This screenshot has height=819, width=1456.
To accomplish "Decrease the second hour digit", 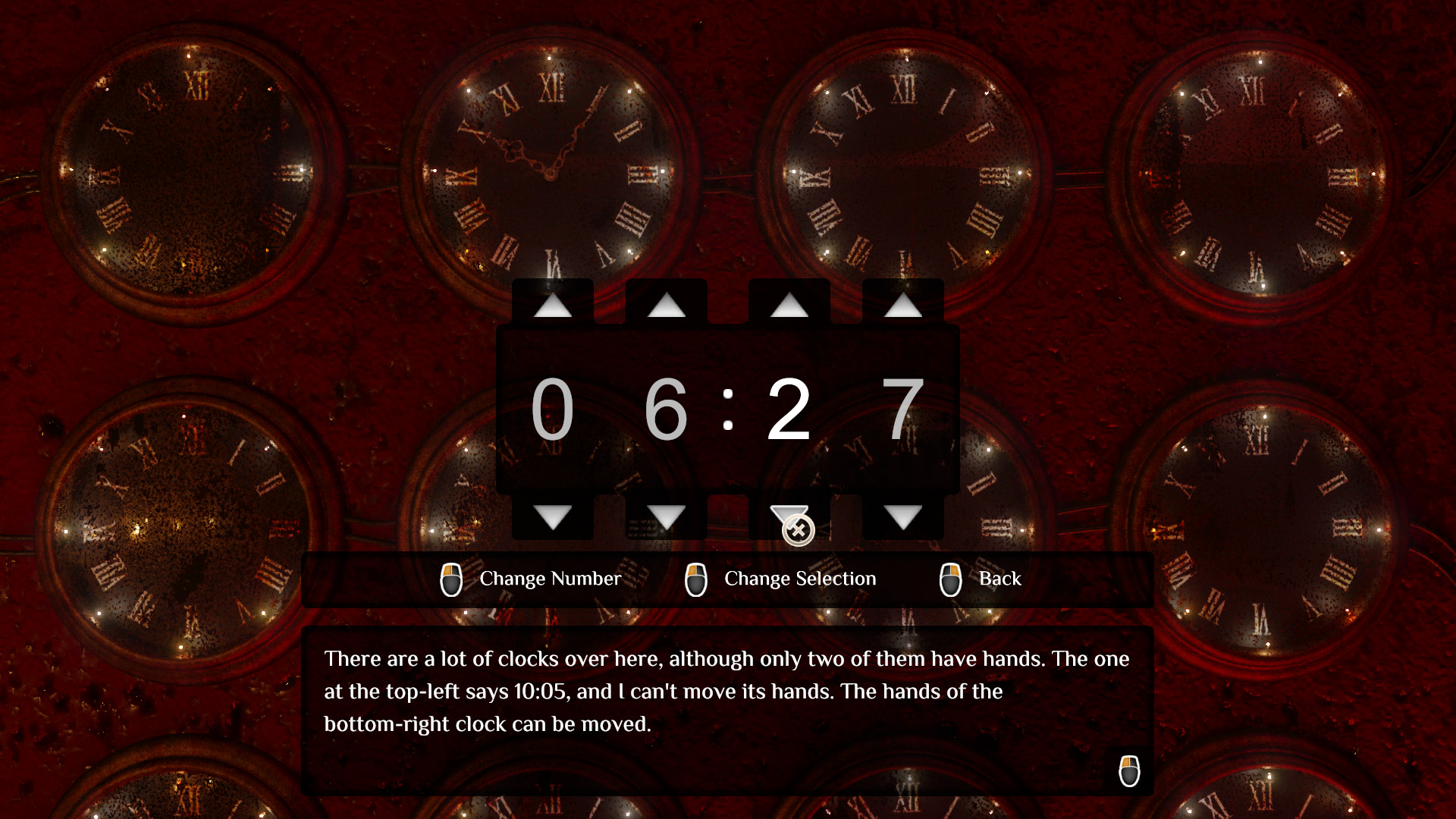I will [x=668, y=517].
